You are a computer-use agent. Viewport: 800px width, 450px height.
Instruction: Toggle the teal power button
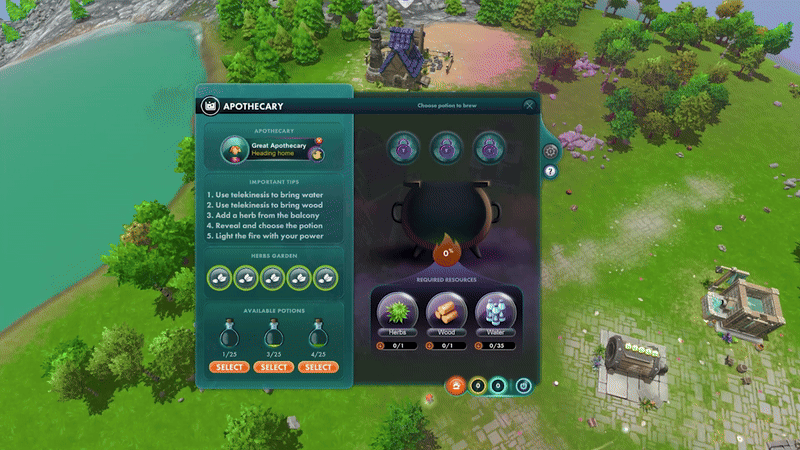pos(525,385)
